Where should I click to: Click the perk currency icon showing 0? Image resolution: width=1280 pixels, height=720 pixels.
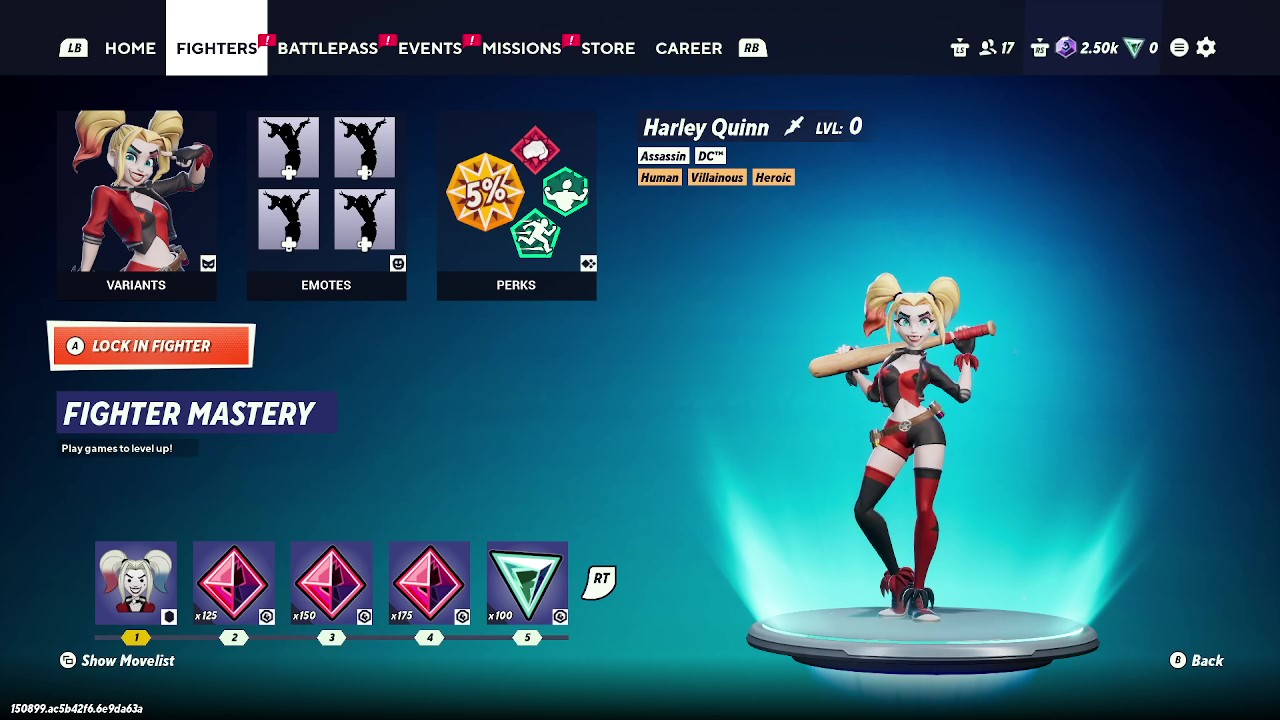click(1134, 47)
